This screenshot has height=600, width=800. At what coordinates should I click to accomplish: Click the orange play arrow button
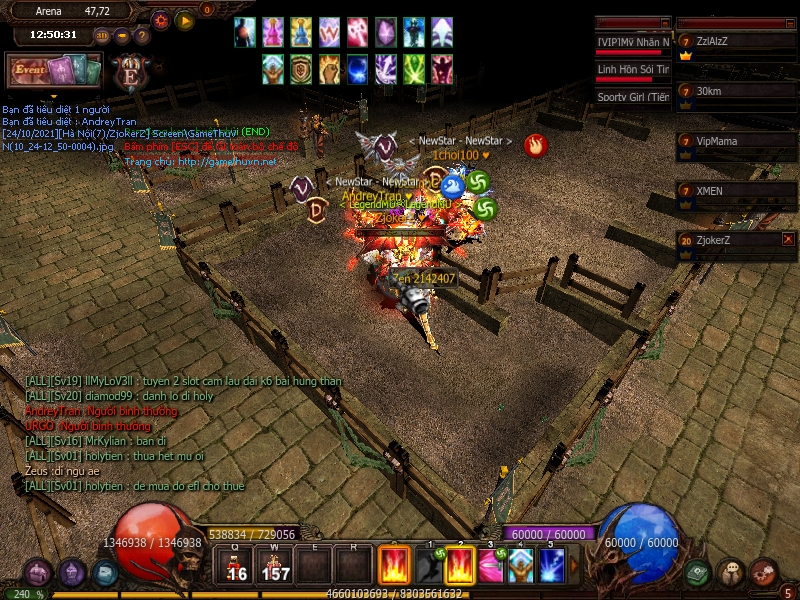pyautogui.click(x=185, y=20)
